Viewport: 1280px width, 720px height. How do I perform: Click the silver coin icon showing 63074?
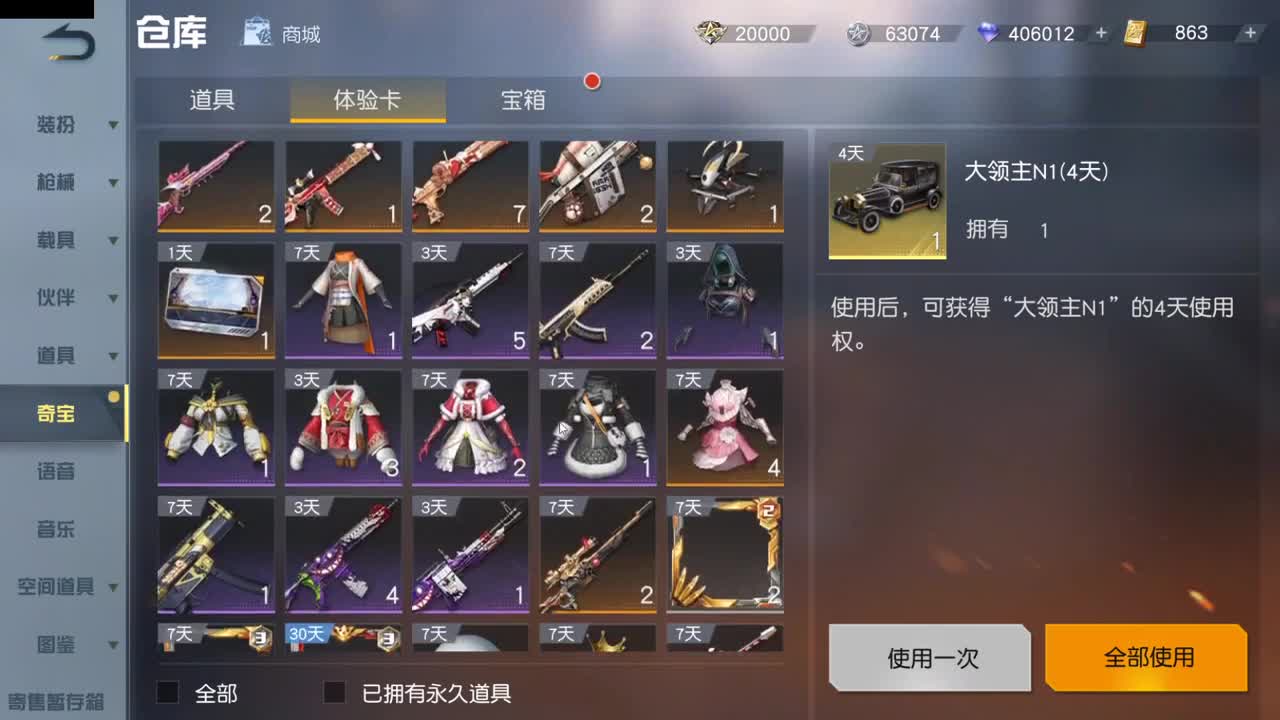[x=860, y=33]
